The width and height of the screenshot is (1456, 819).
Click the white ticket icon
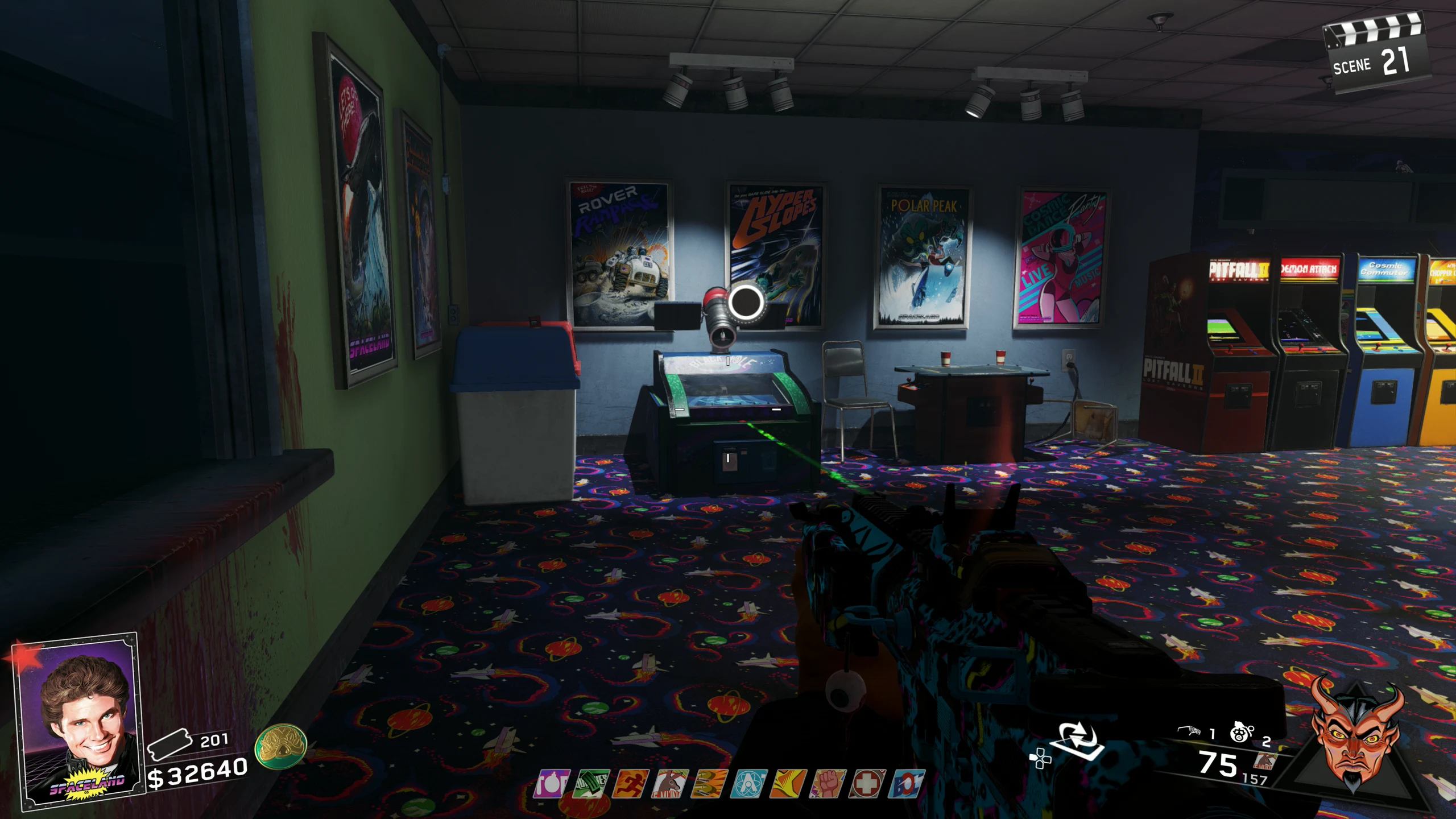click(x=169, y=744)
